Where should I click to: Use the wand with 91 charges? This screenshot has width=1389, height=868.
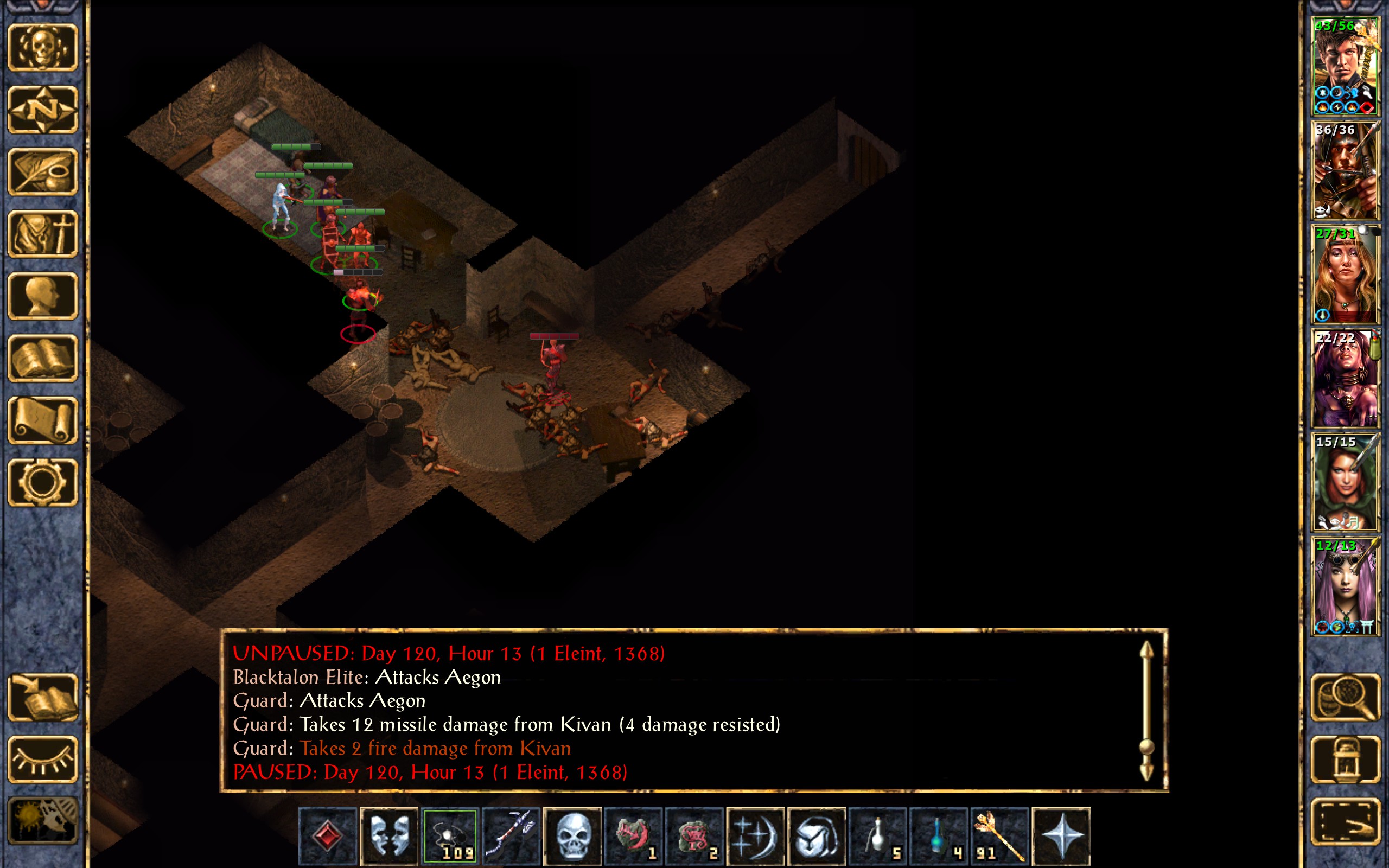click(x=1000, y=835)
